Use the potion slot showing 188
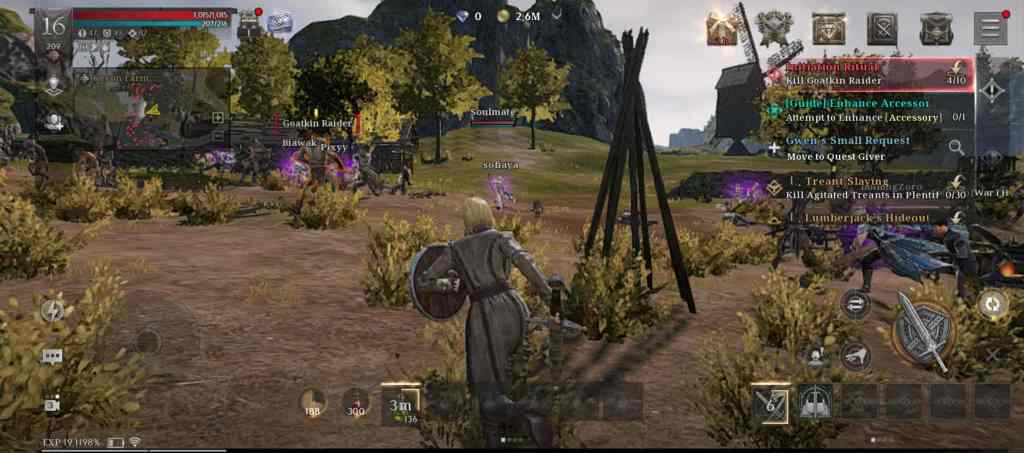 click(313, 402)
